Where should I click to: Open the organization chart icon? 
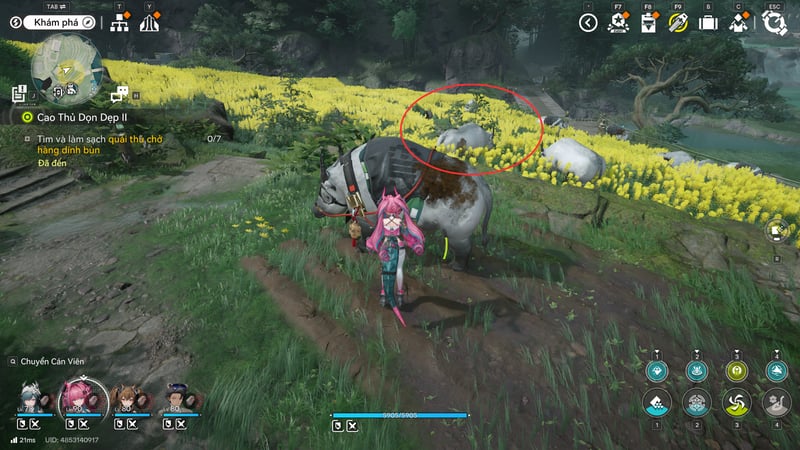pyautogui.click(x=120, y=23)
